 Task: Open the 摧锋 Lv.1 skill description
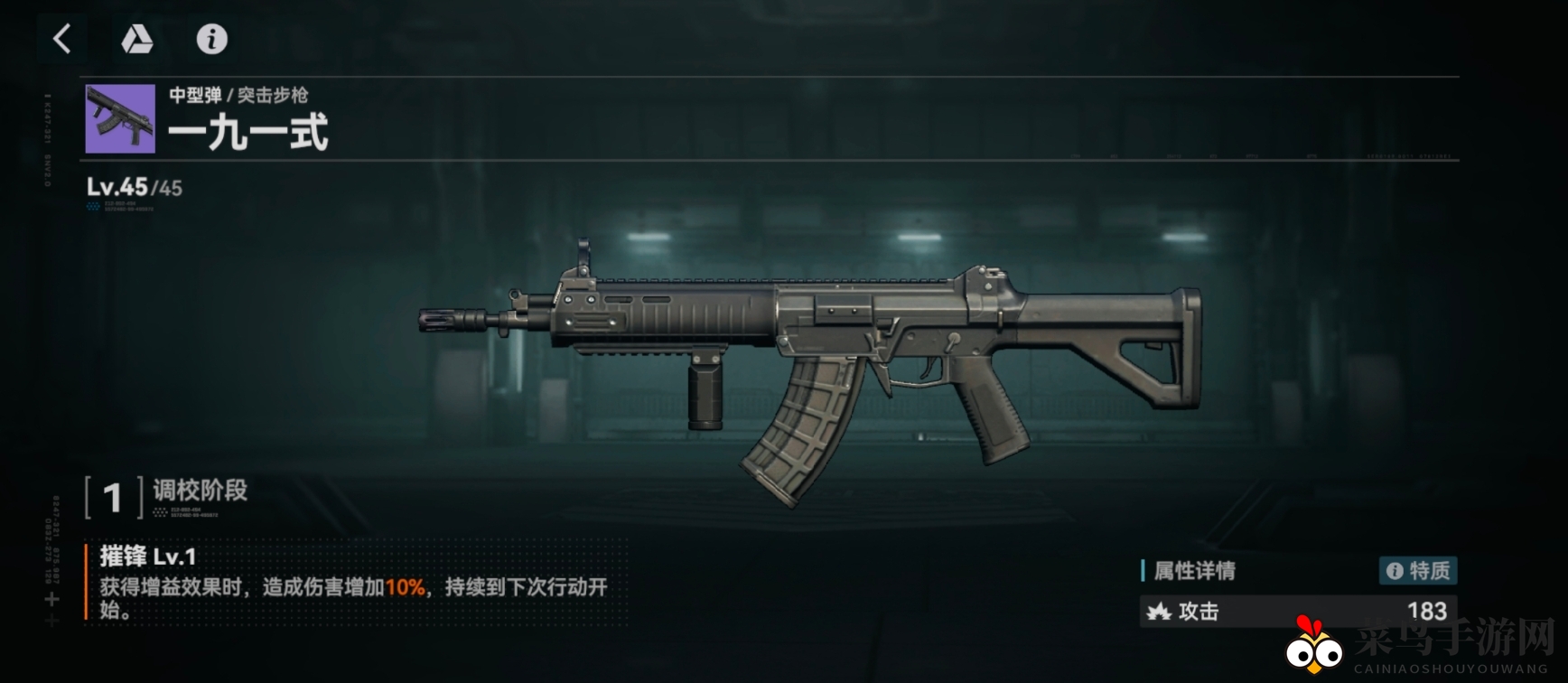[x=352, y=585]
